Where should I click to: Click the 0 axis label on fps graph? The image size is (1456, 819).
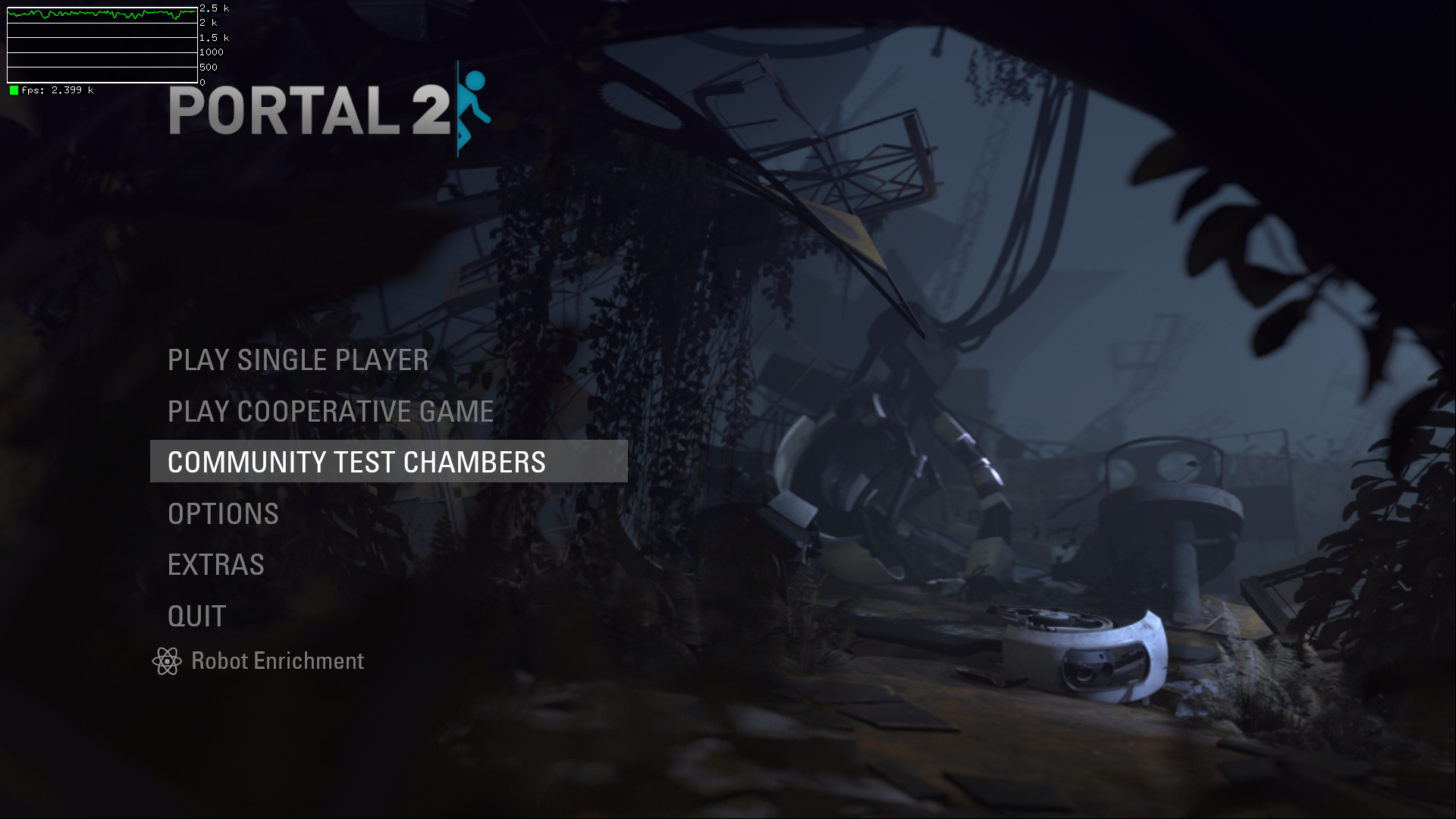[x=202, y=82]
